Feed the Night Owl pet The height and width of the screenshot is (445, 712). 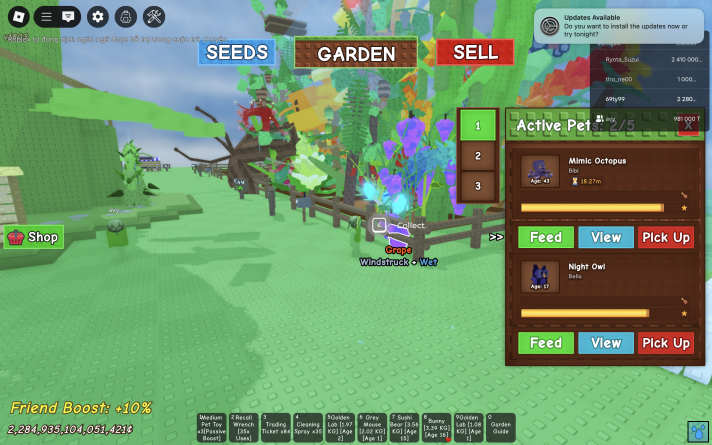coord(545,343)
